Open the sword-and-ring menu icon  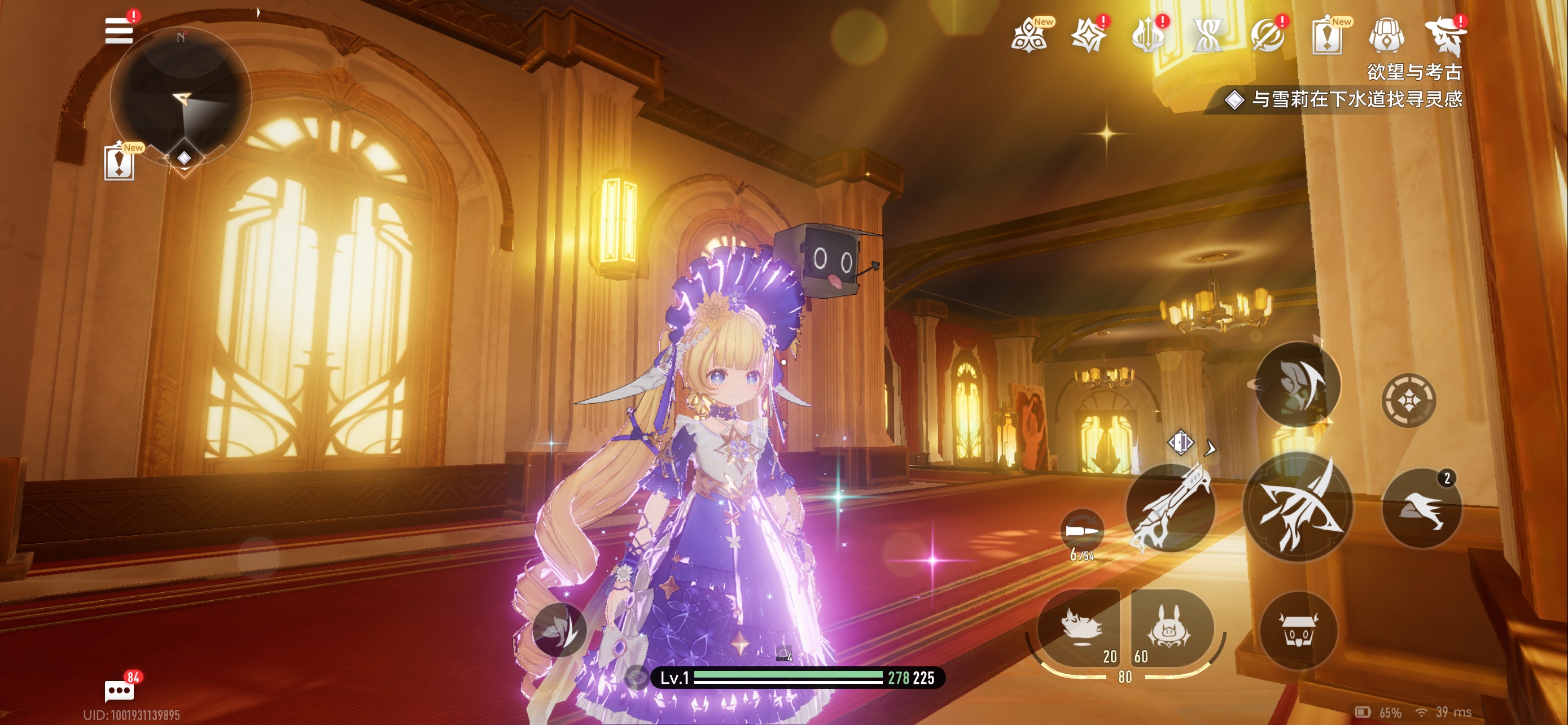(1267, 36)
